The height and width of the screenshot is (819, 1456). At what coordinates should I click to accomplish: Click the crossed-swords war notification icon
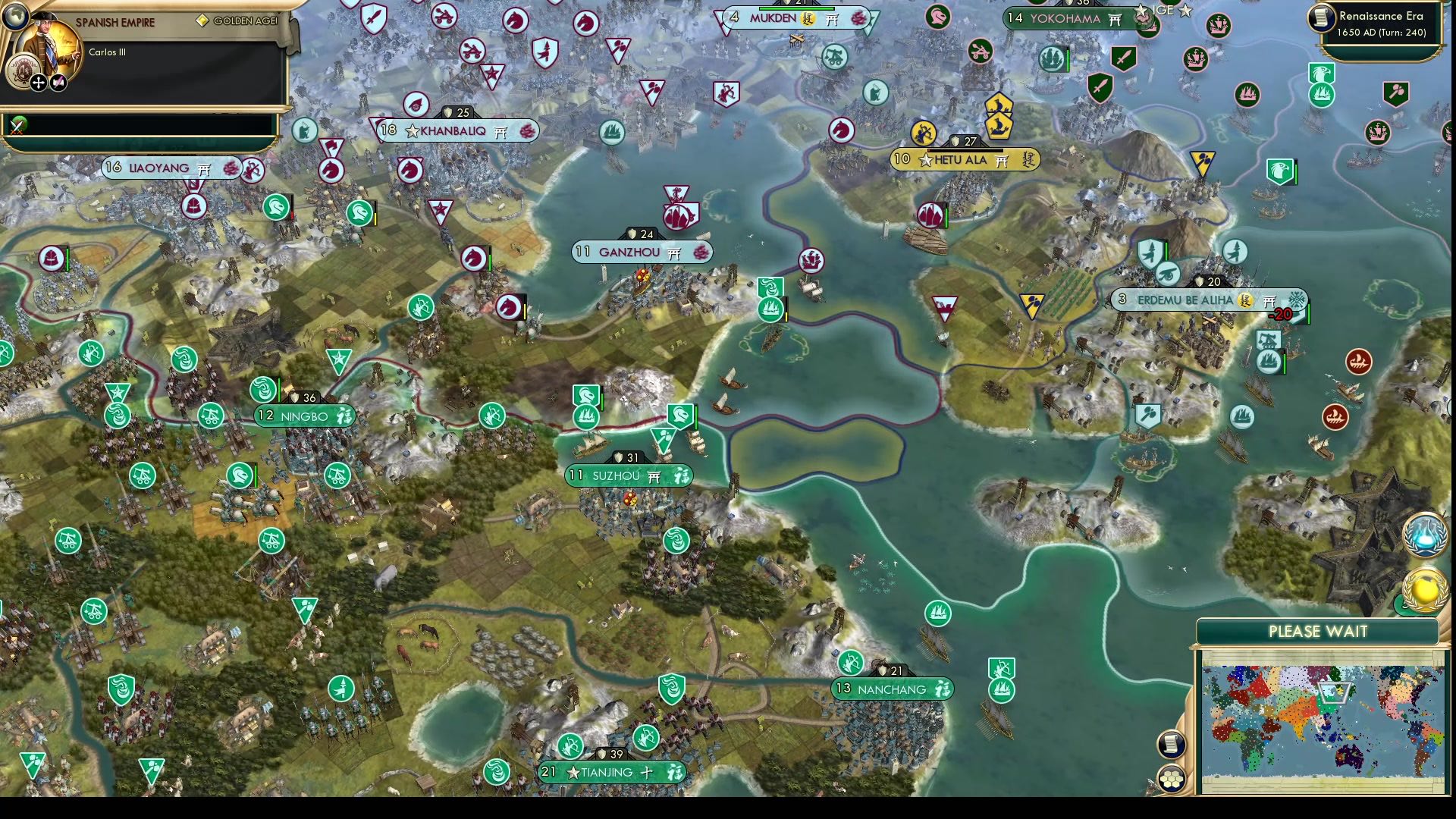pos(17,127)
